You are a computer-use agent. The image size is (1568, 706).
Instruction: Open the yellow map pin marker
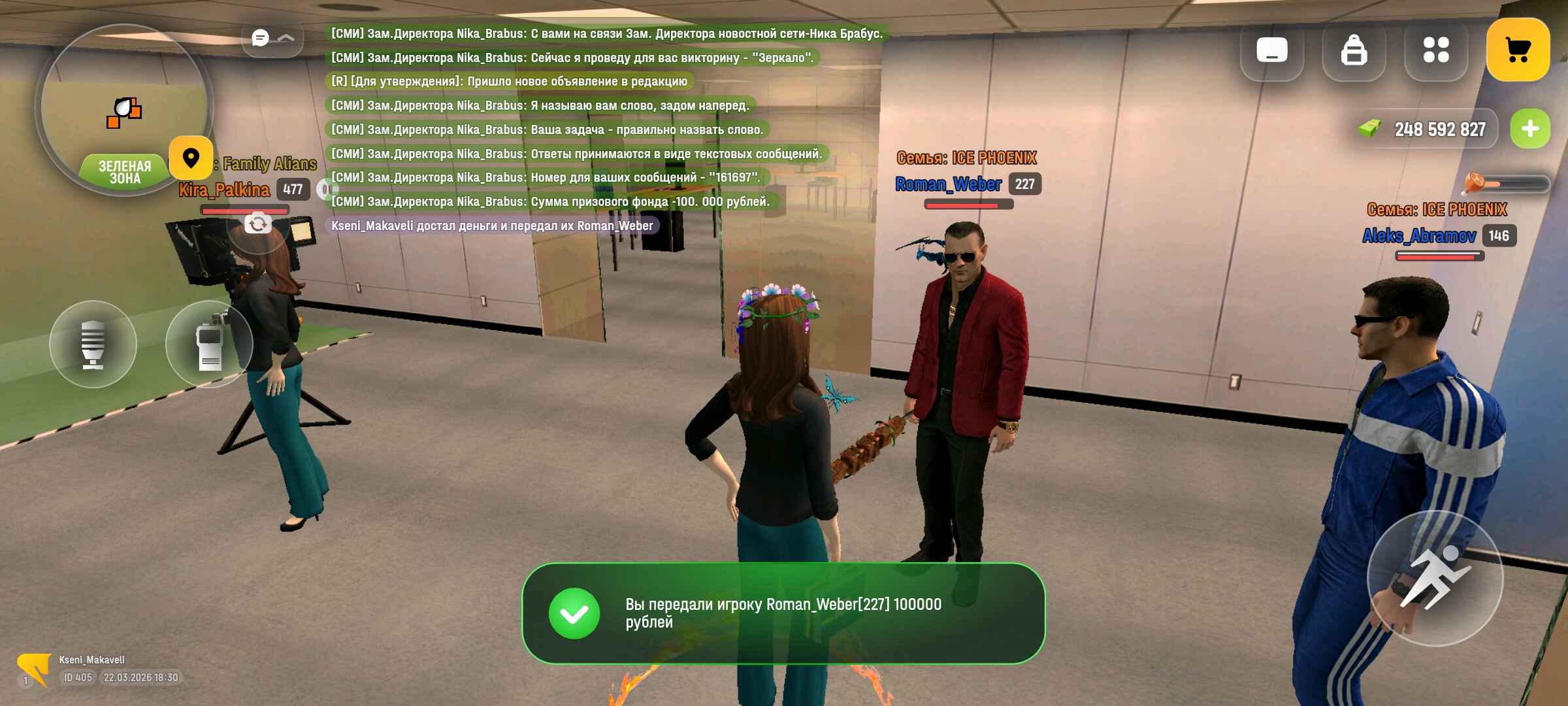[191, 158]
